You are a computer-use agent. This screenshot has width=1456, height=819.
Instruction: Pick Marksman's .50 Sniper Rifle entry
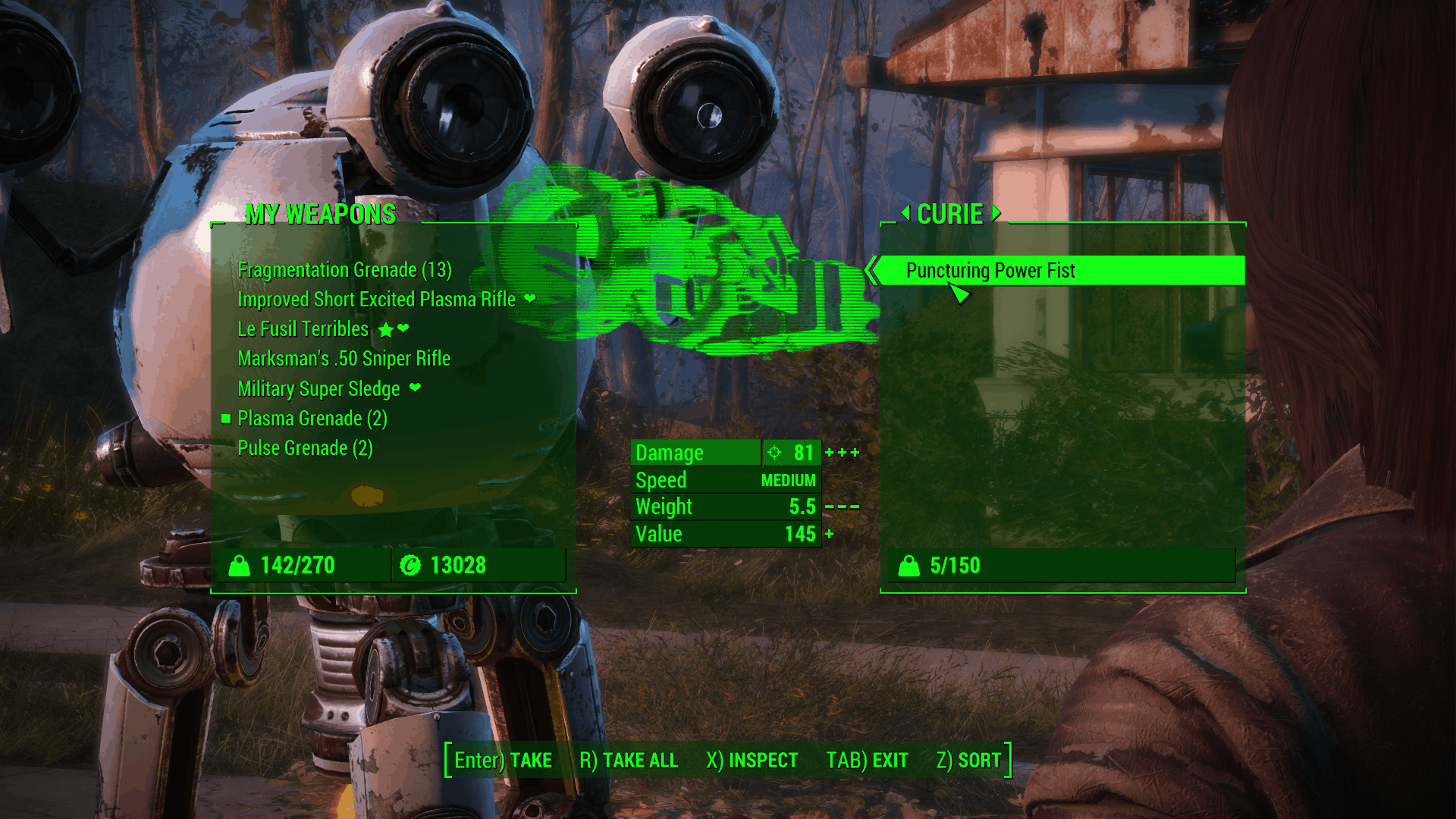coord(344,359)
